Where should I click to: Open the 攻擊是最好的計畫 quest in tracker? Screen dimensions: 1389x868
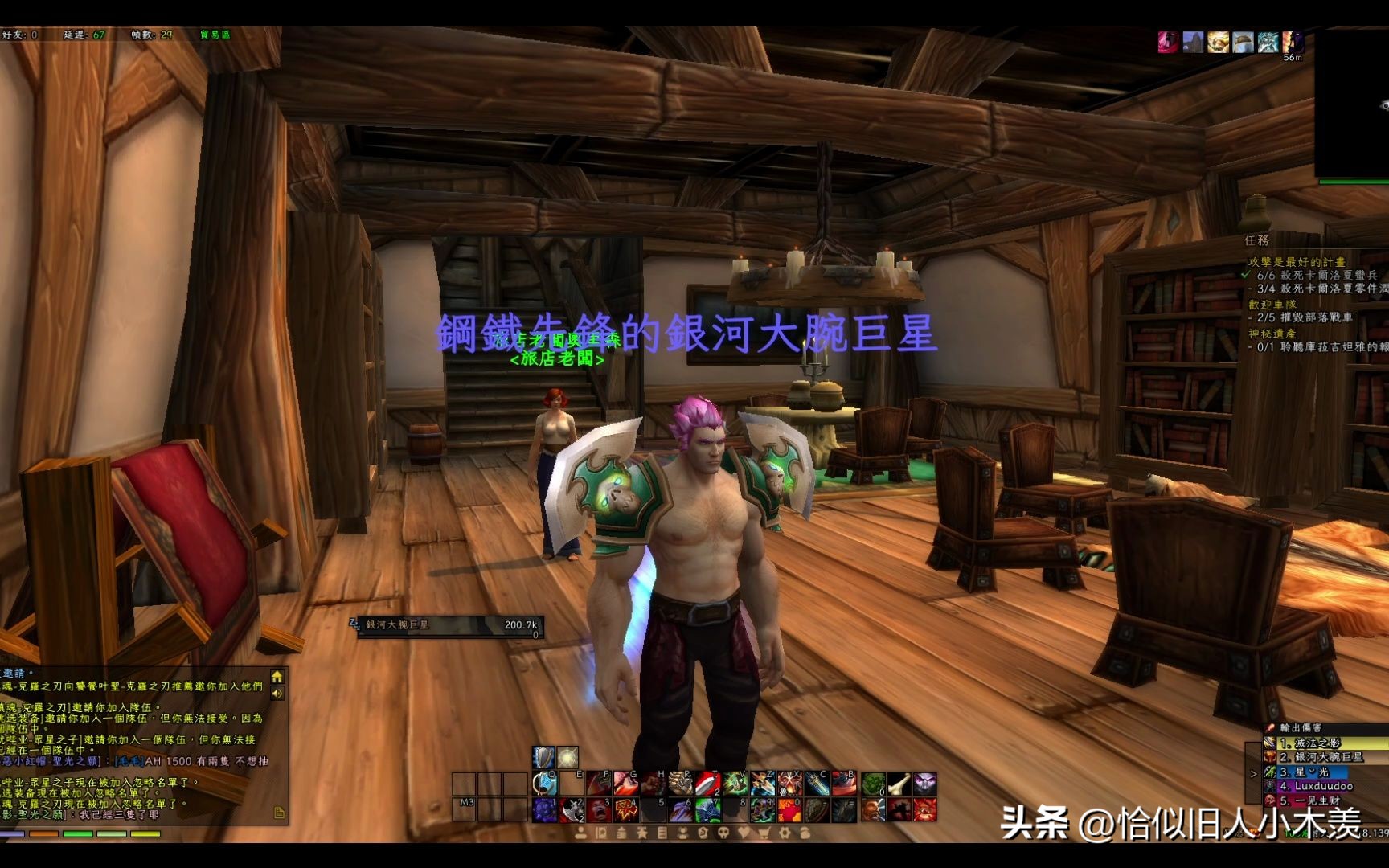pos(1296,262)
